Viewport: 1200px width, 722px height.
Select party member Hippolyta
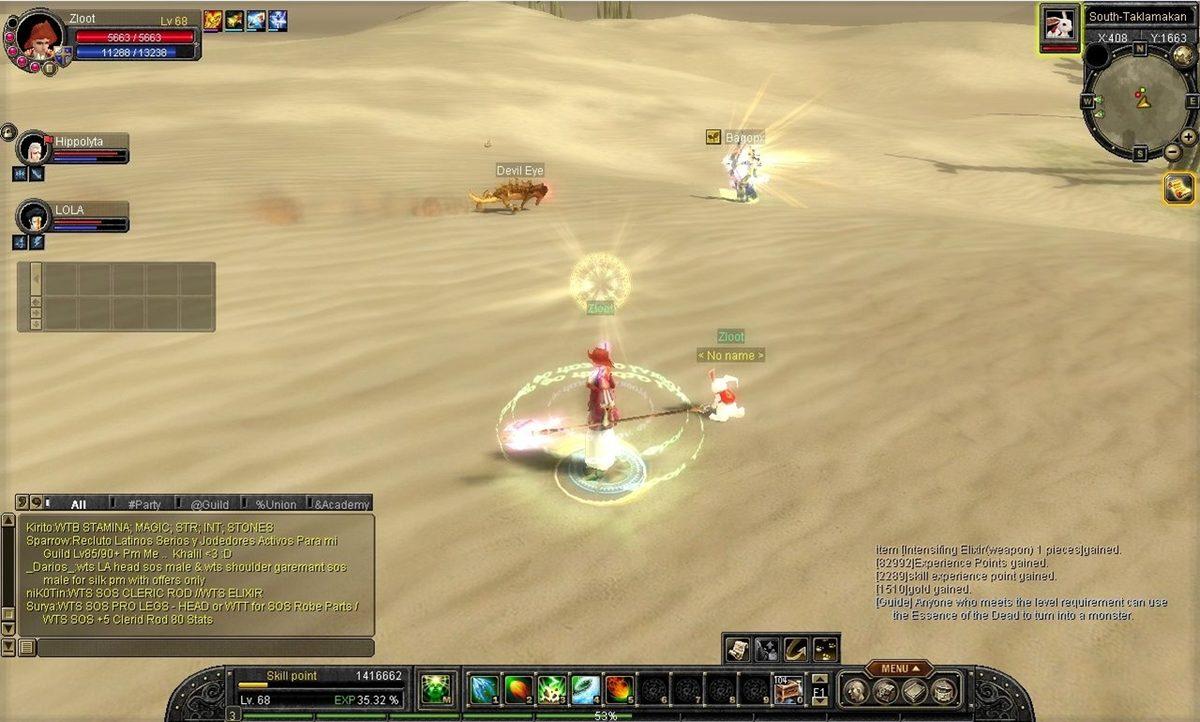click(x=35, y=150)
